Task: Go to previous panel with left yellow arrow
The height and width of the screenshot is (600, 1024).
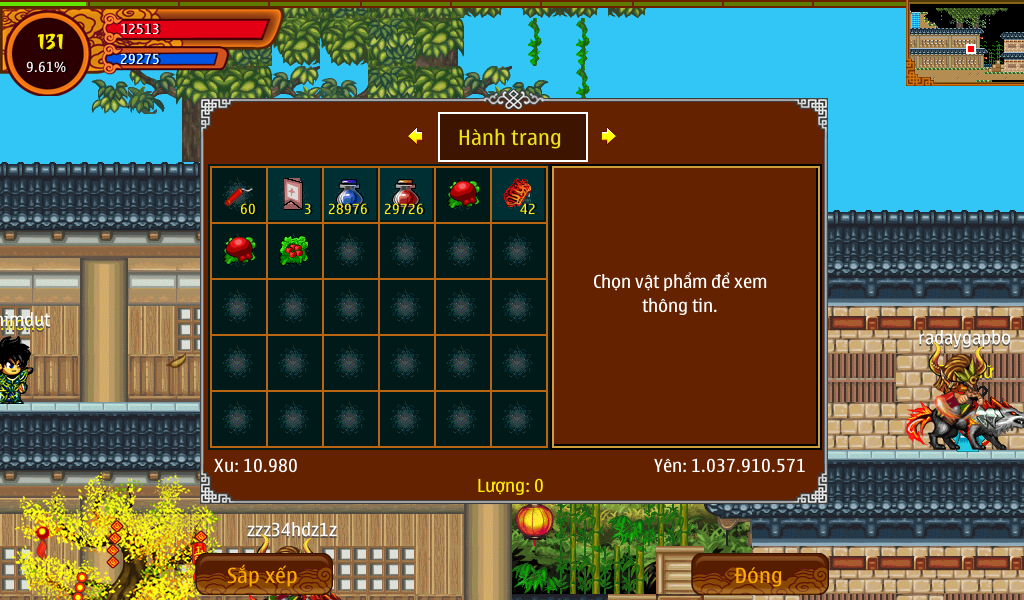Action: [416, 136]
